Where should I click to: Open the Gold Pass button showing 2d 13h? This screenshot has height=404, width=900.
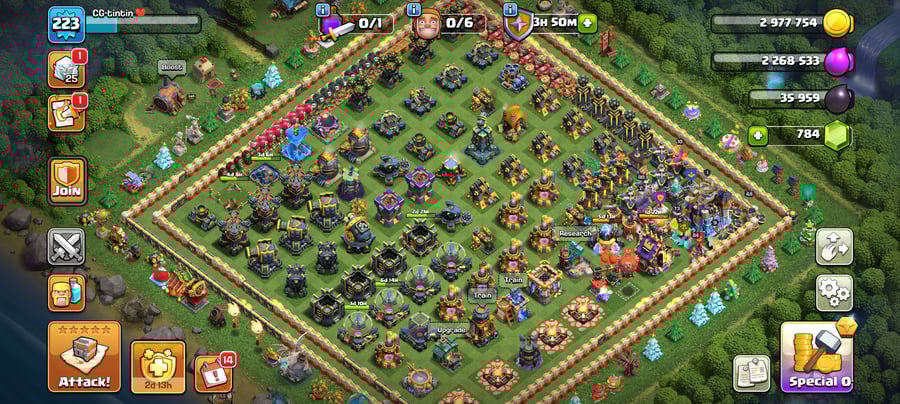coord(157,367)
